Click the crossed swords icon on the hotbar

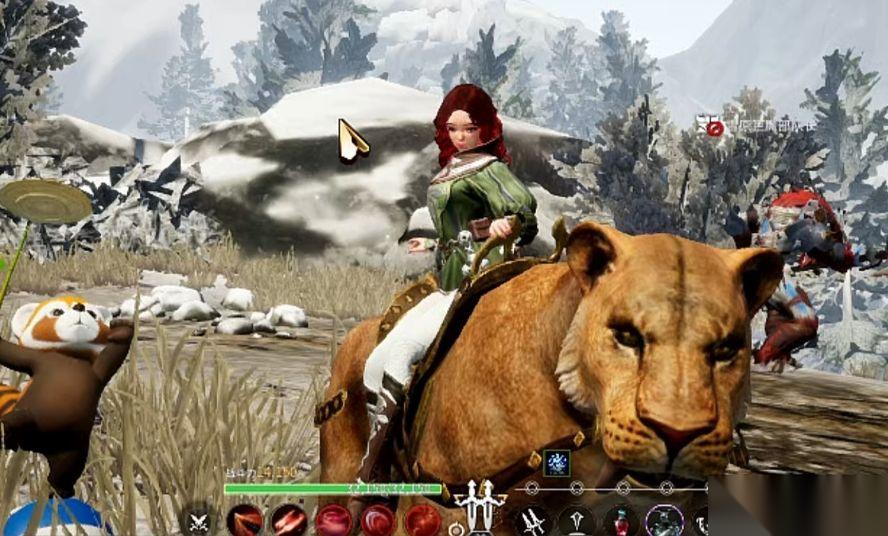tap(199, 522)
